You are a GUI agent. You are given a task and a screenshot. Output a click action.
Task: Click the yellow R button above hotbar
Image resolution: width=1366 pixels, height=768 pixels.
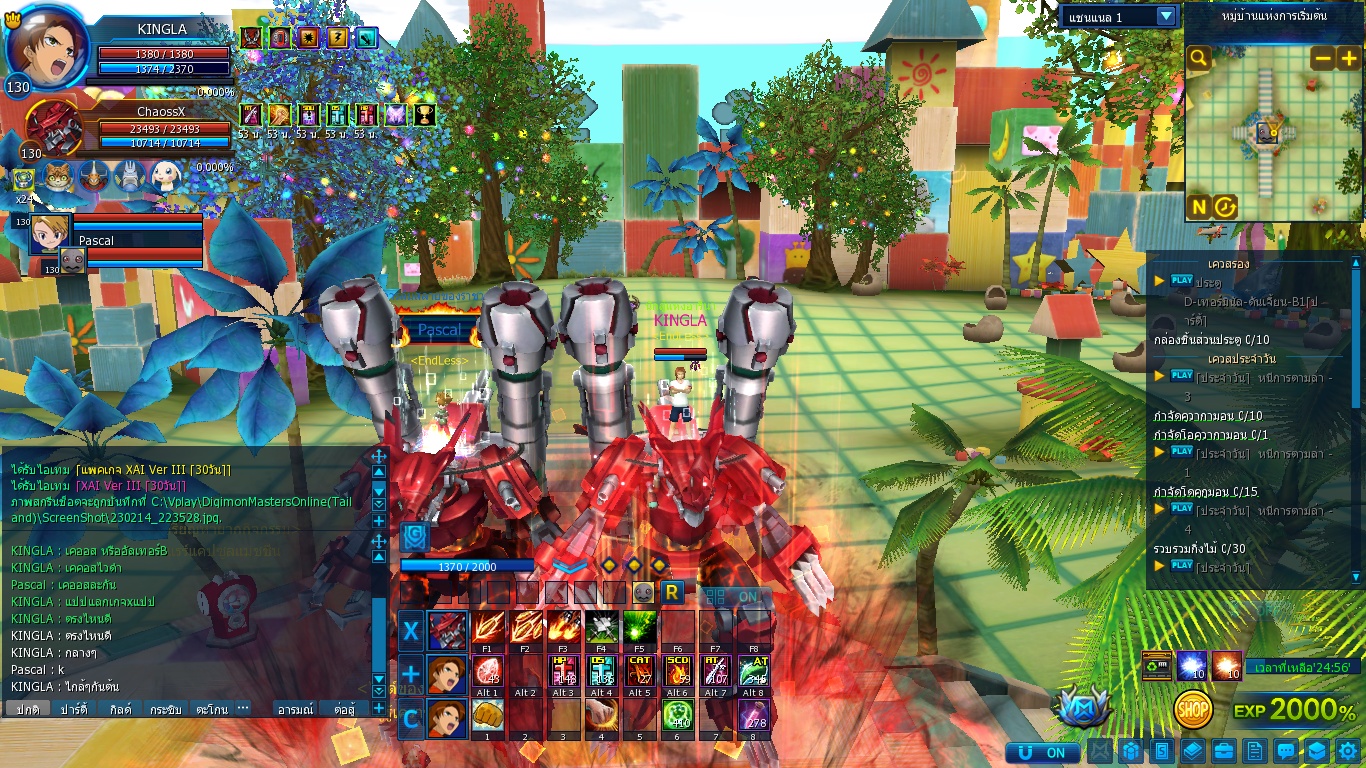tap(672, 592)
